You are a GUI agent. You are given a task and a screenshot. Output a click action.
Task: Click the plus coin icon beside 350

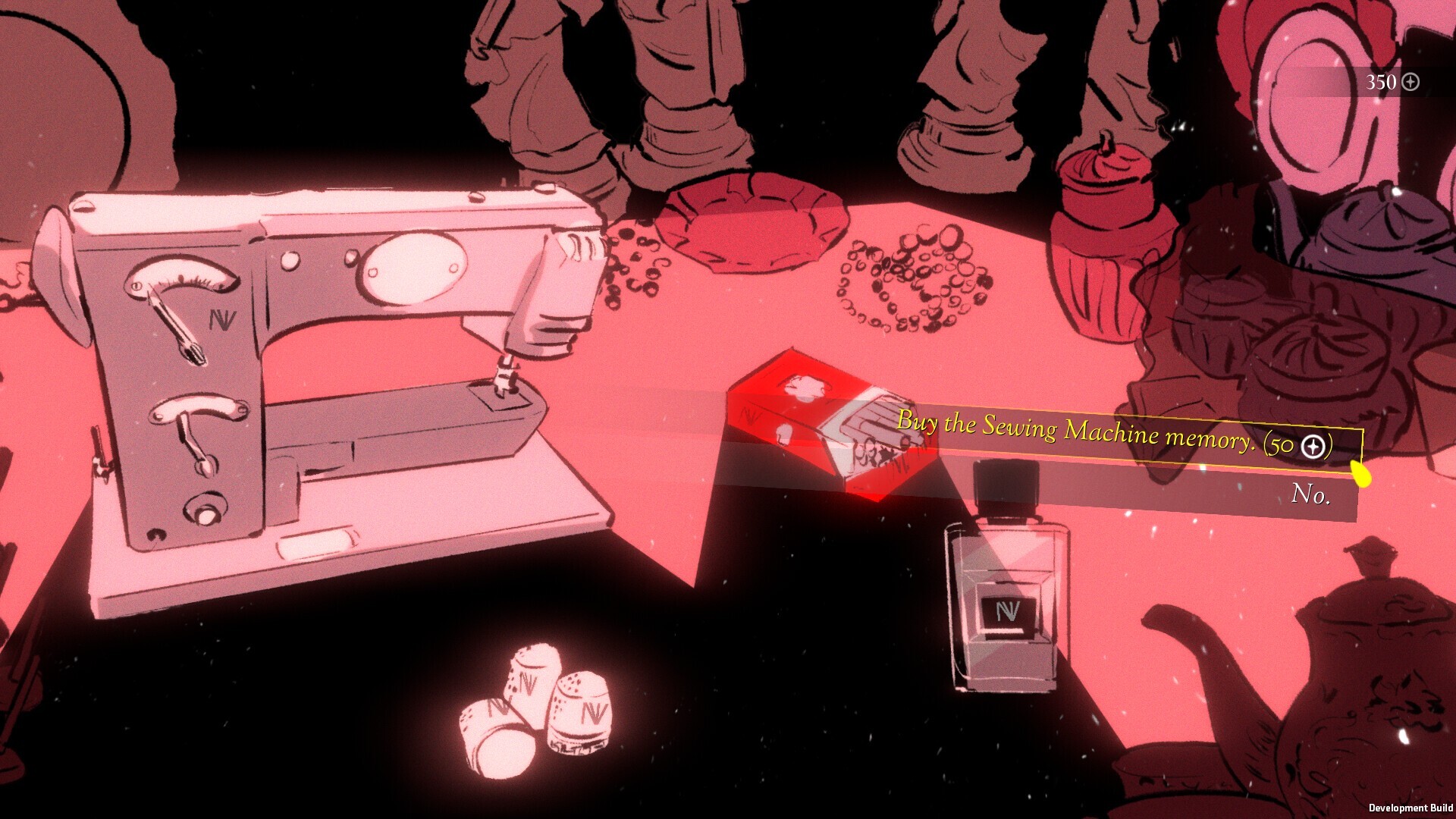[1412, 83]
